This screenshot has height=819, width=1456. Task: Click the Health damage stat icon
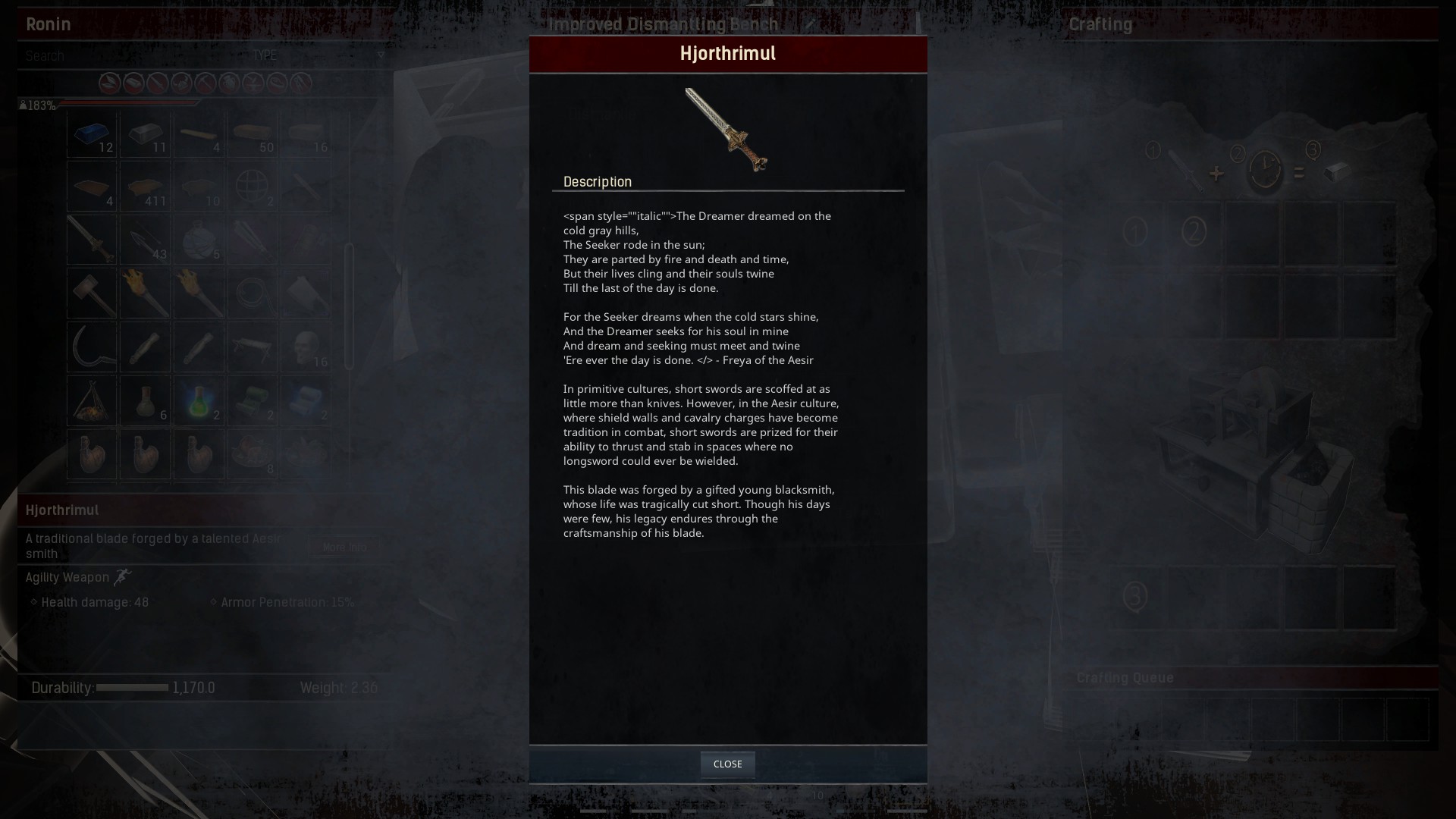33,602
